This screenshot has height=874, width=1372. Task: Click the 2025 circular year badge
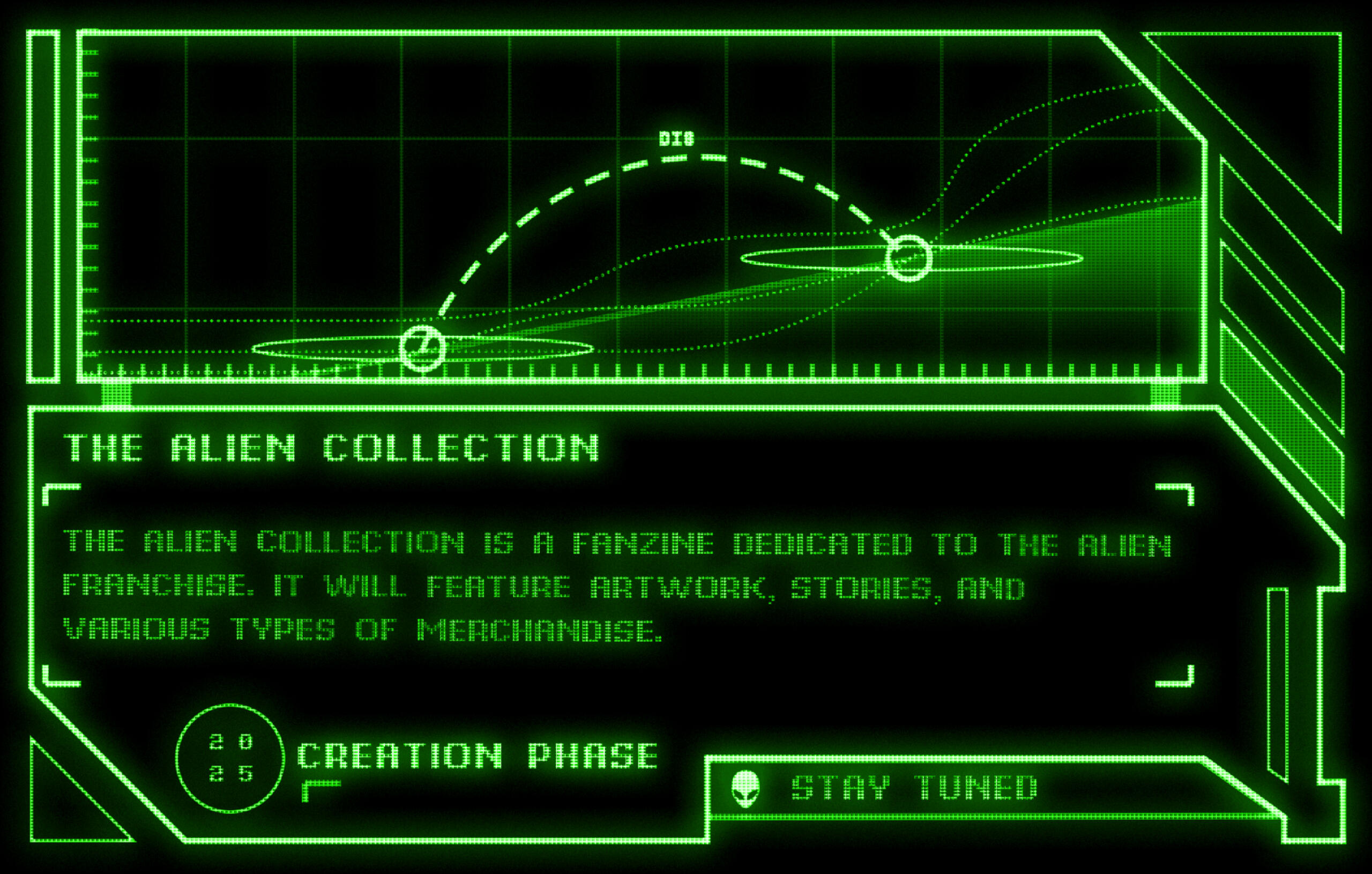(x=230, y=758)
